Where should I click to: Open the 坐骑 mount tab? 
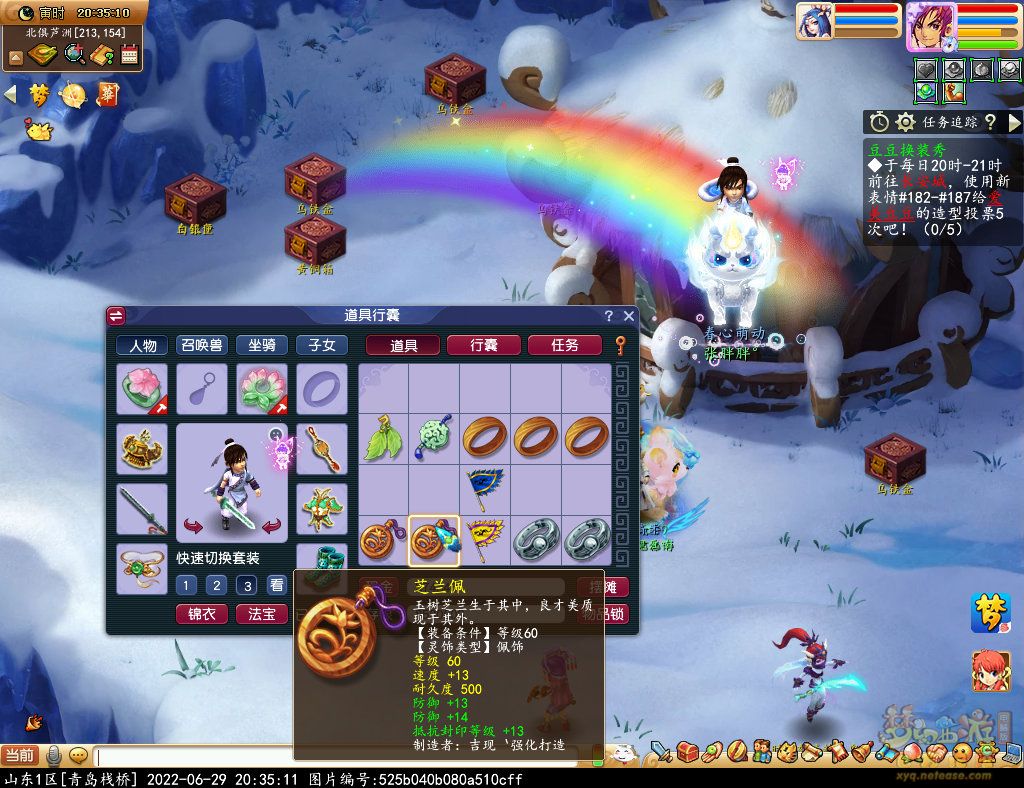point(262,345)
